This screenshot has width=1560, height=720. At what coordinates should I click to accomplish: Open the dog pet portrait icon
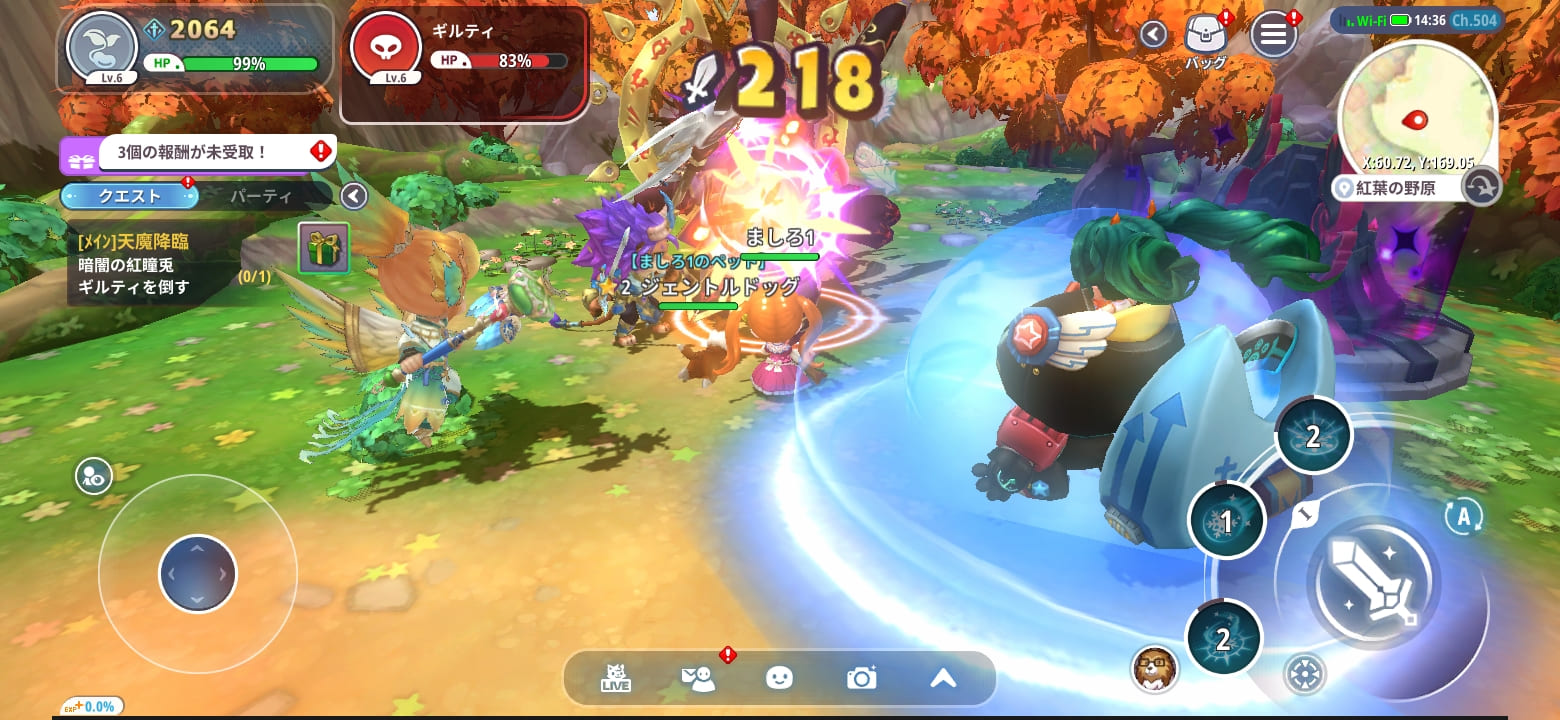(x=1155, y=668)
